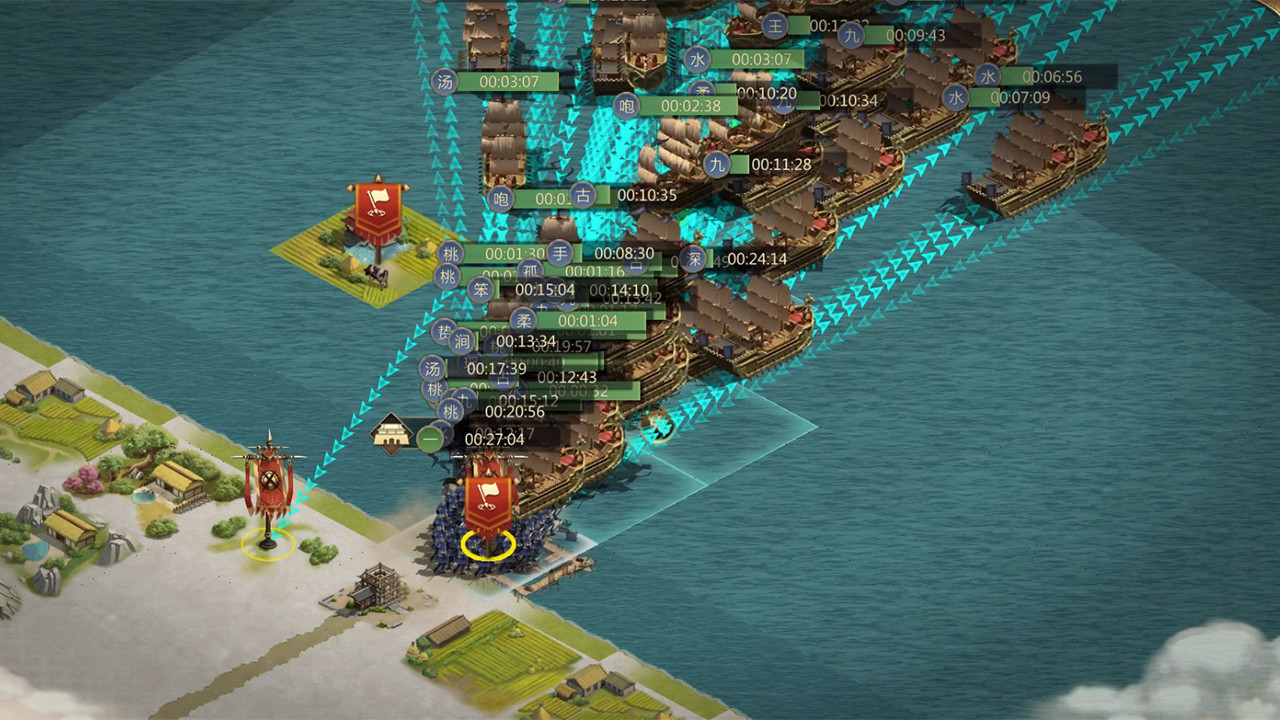Screen dimensions: 1280x720
Task: Tap the 涧 icon above the 00:13:34 timer
Action: coord(463,340)
